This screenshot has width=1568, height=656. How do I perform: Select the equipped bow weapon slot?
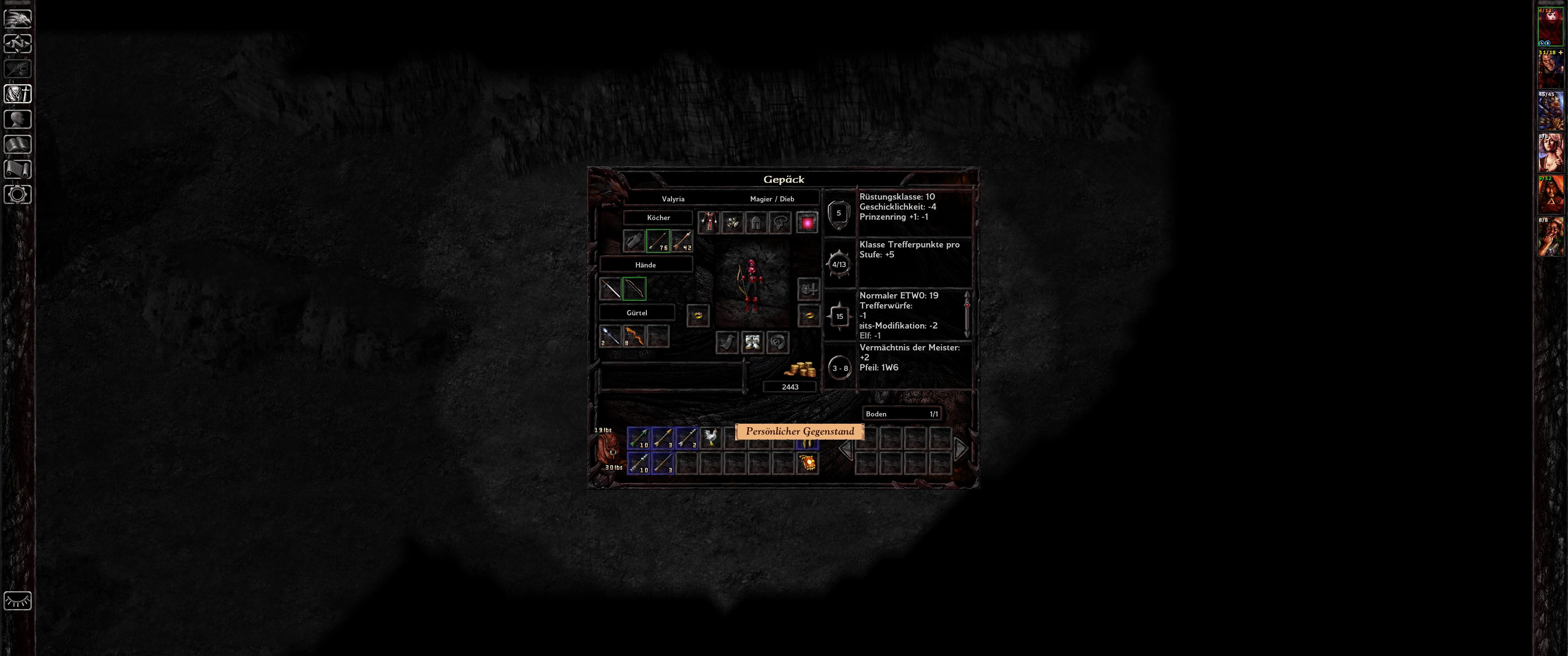634,288
